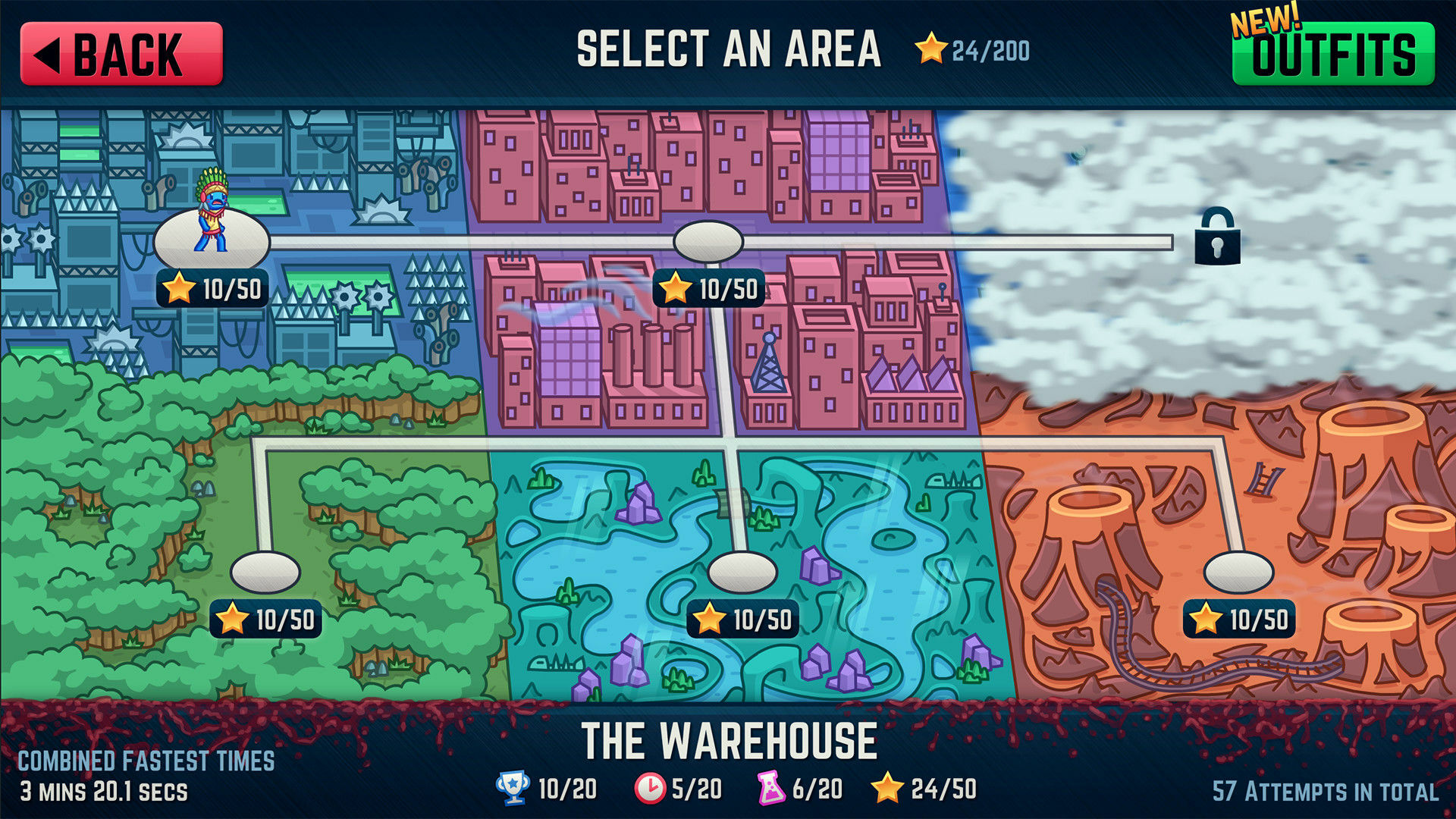
Task: Click the clock icon showing 5/20
Action: pos(652,789)
